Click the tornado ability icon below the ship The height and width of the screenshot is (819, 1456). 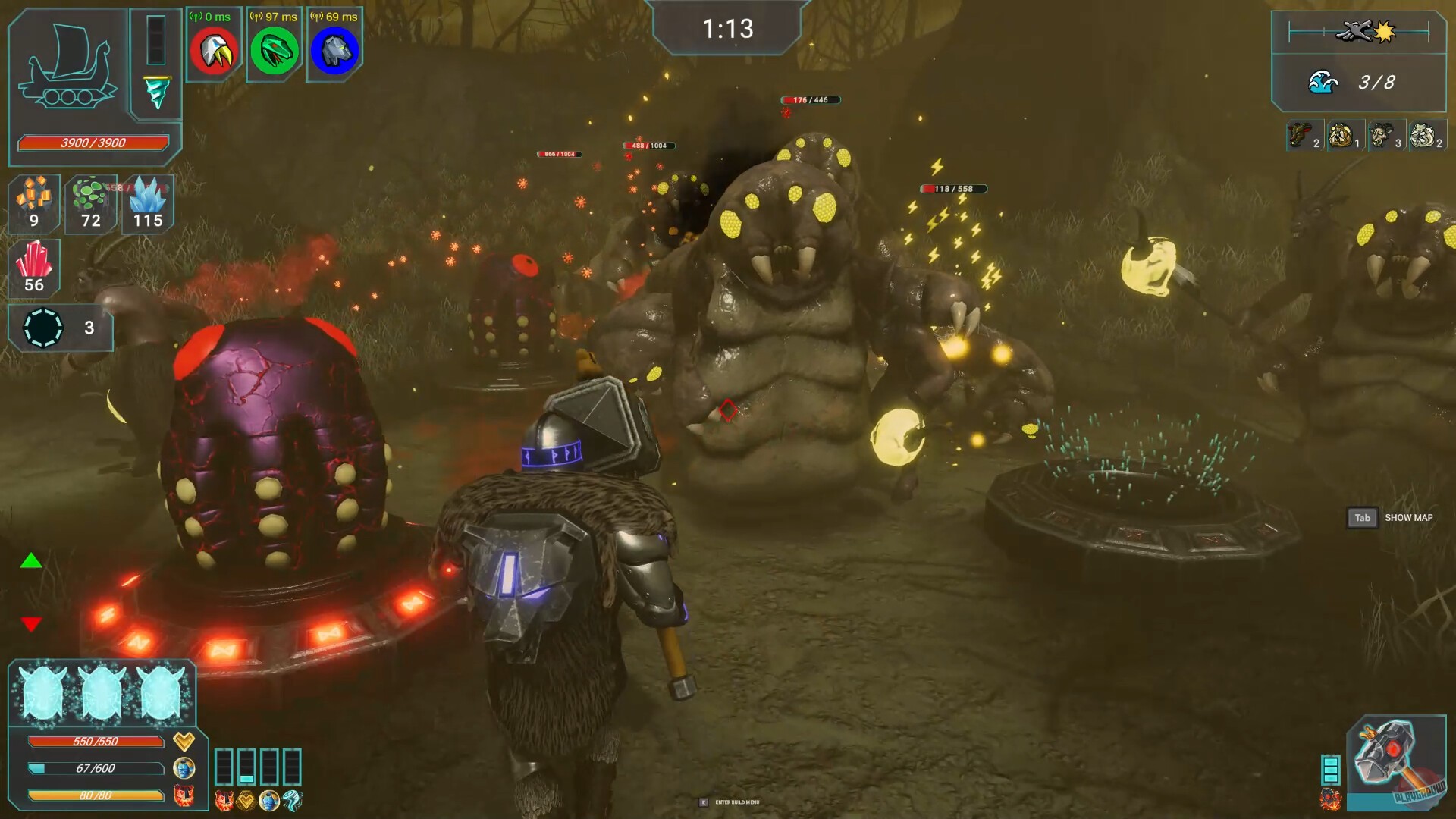(x=155, y=93)
